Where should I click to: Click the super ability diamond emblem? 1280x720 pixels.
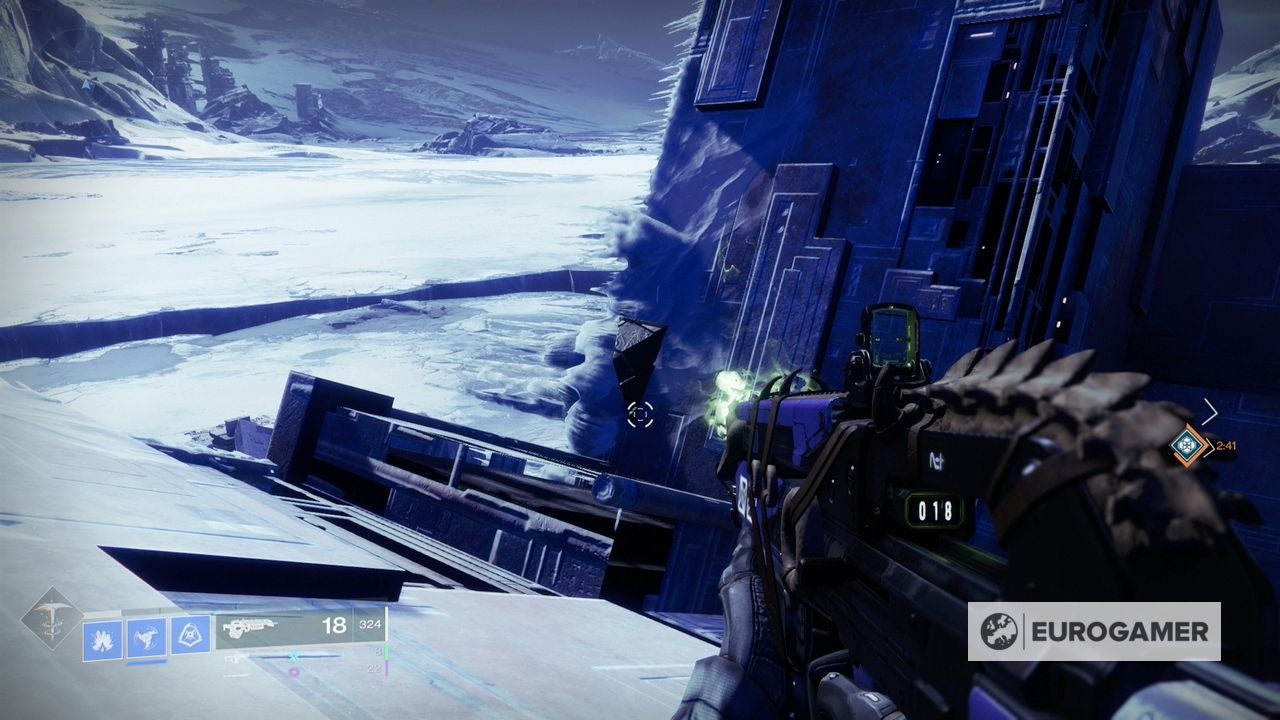tap(52, 620)
